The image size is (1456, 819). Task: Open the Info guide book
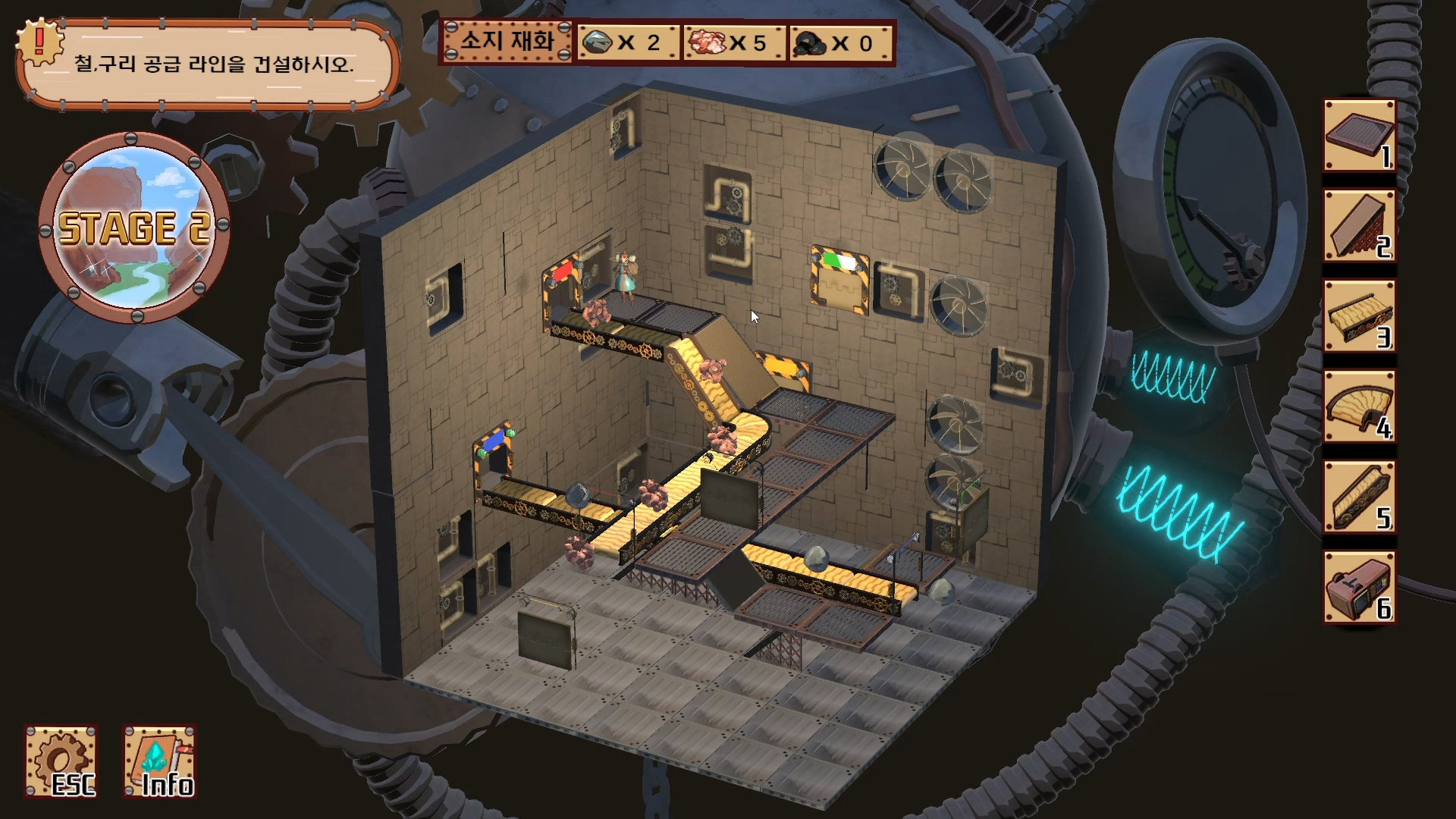tap(159, 761)
